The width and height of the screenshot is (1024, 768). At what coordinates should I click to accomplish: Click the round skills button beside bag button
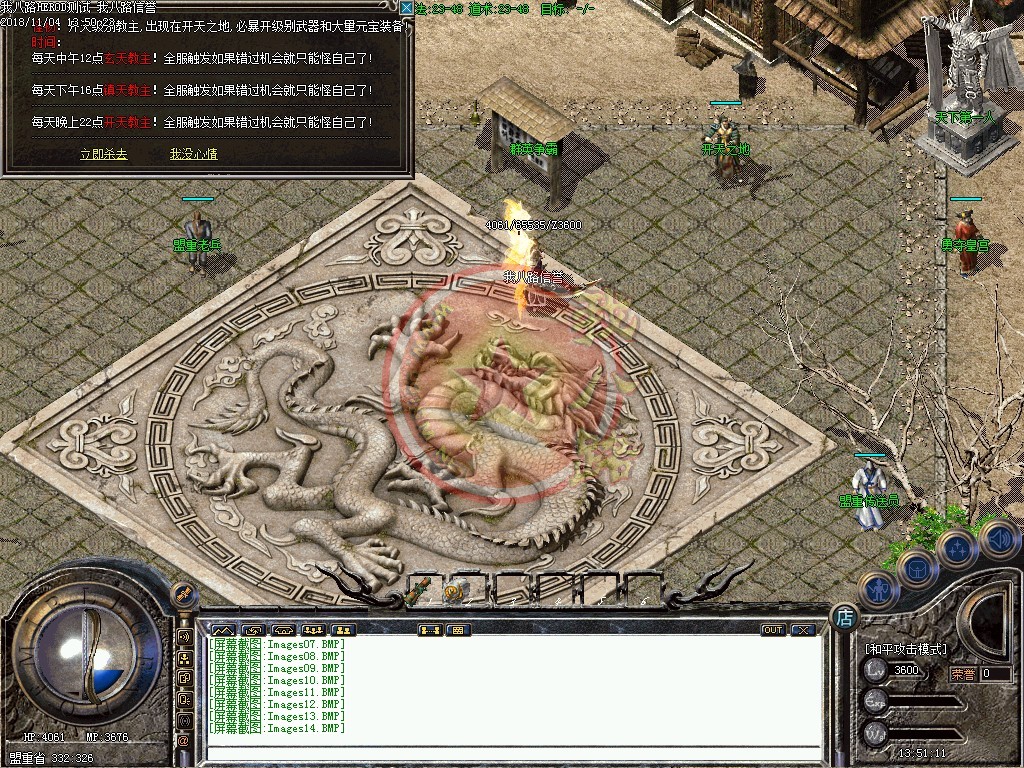(x=957, y=549)
